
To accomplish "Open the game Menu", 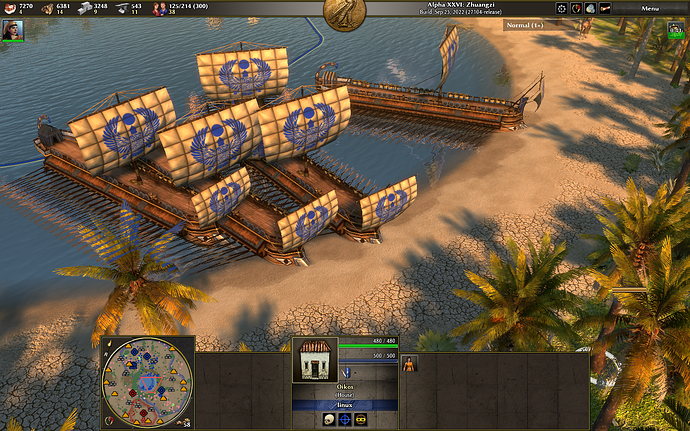I will tap(650, 8).
